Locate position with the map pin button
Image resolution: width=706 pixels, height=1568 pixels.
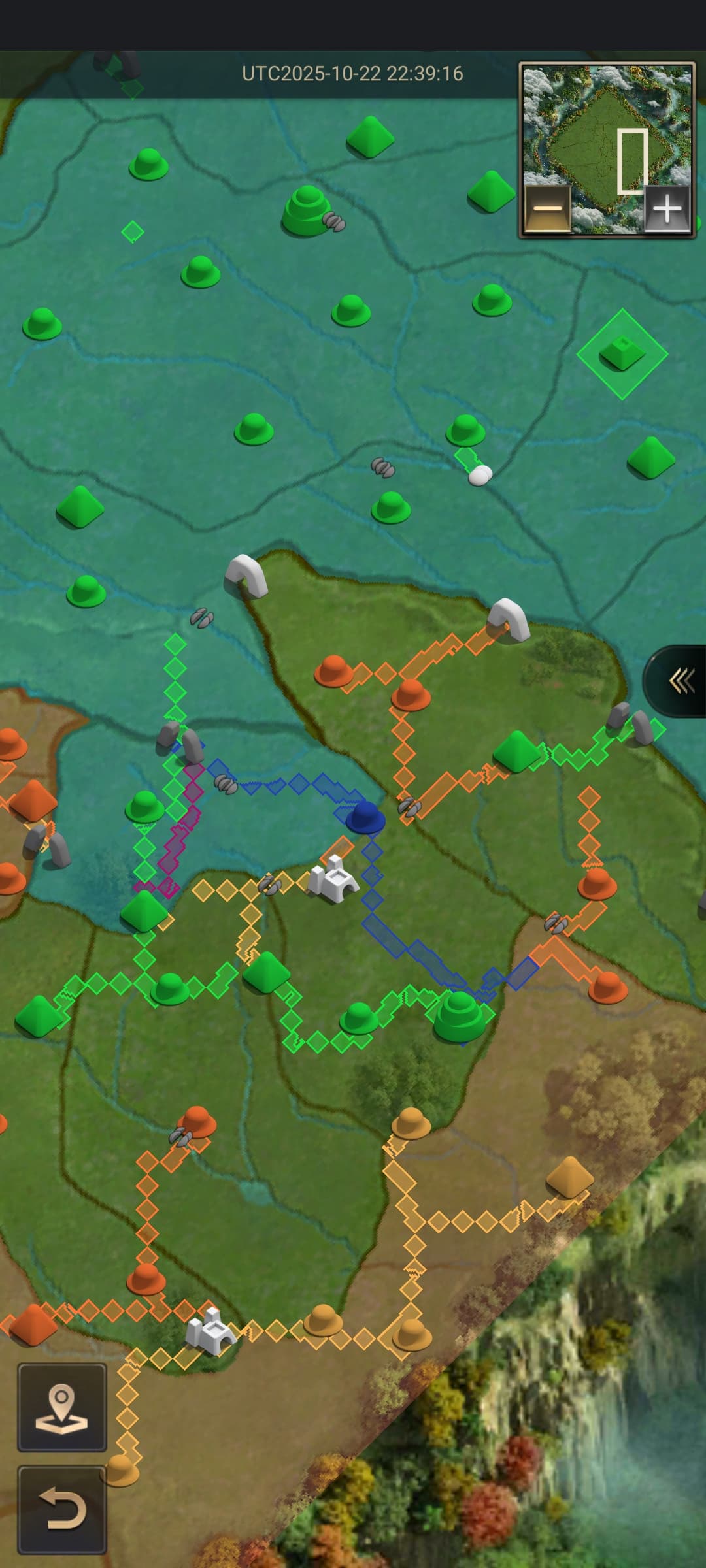pos(62,1407)
